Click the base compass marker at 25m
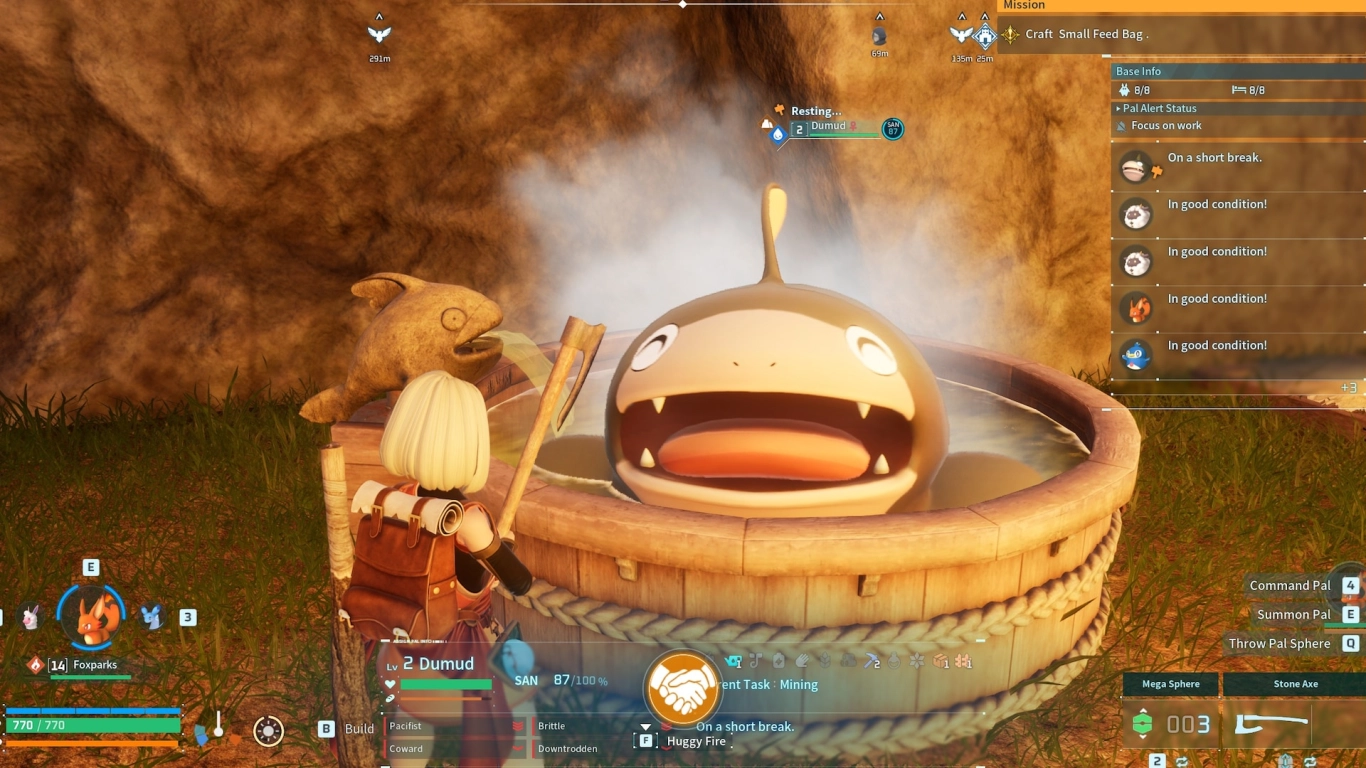Screen dimensions: 1366x768 coord(985,37)
